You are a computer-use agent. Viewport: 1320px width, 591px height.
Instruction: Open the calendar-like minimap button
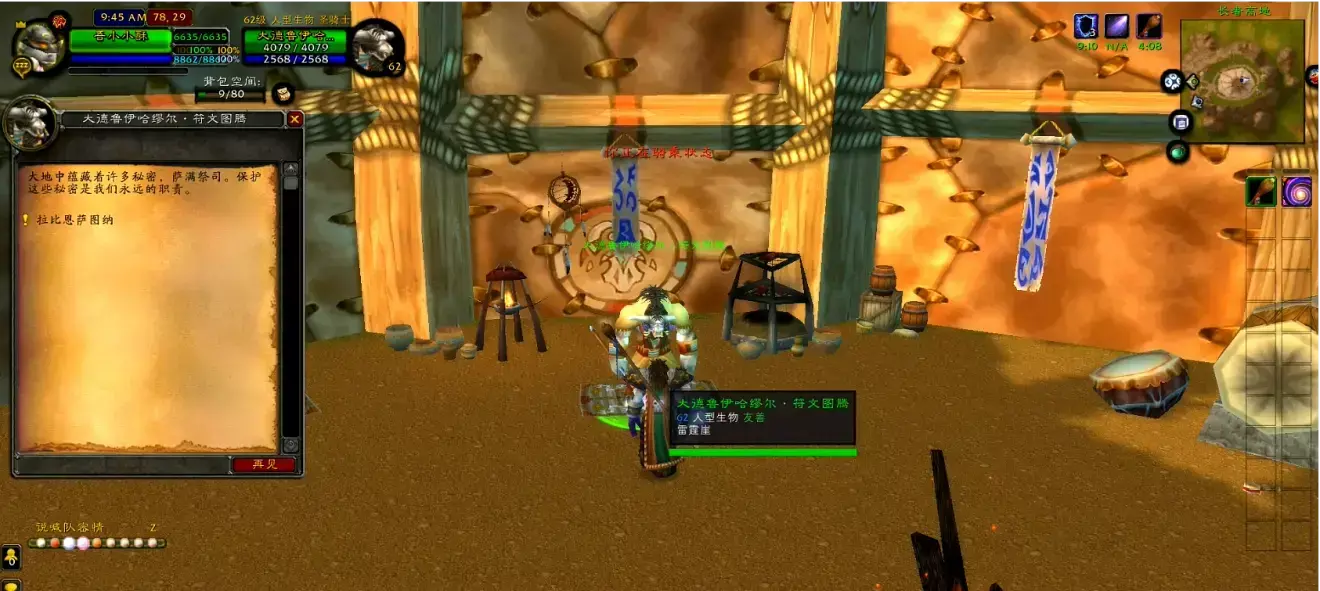[x=1180, y=122]
